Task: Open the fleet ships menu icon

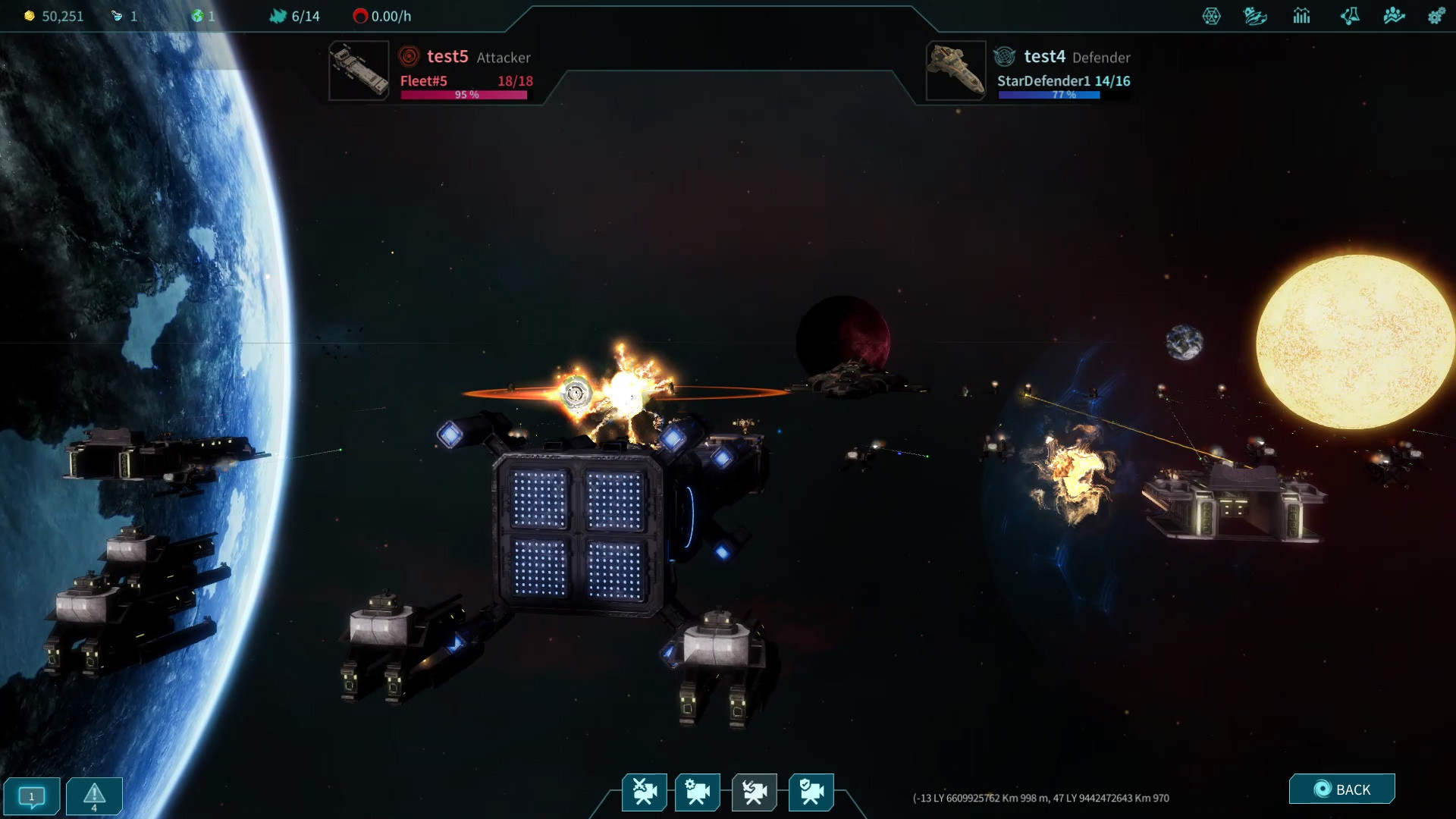Action: [1255, 16]
